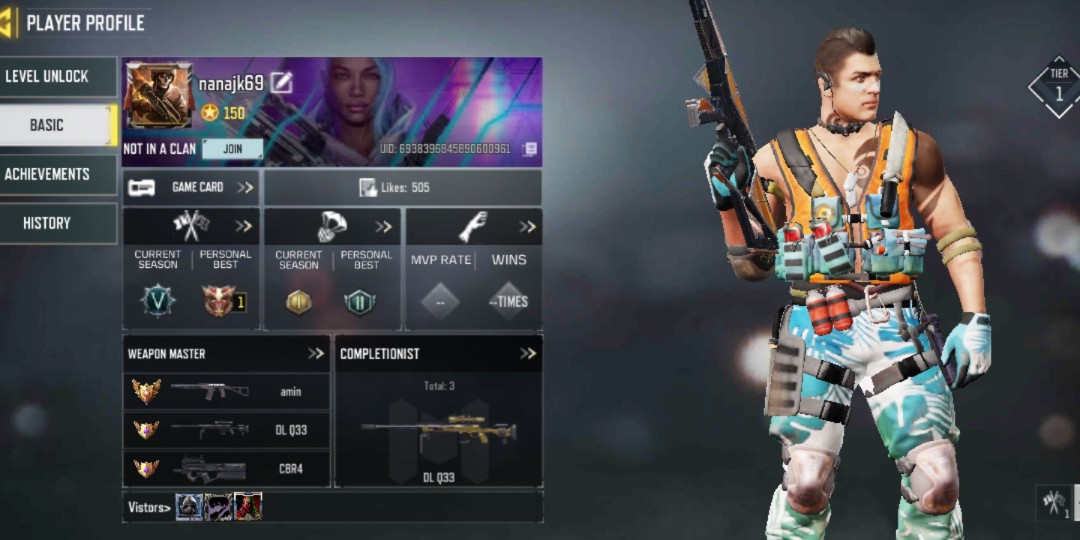View the skeleton player avatar
Viewport: 1080px width, 540px height.
coord(158,96)
